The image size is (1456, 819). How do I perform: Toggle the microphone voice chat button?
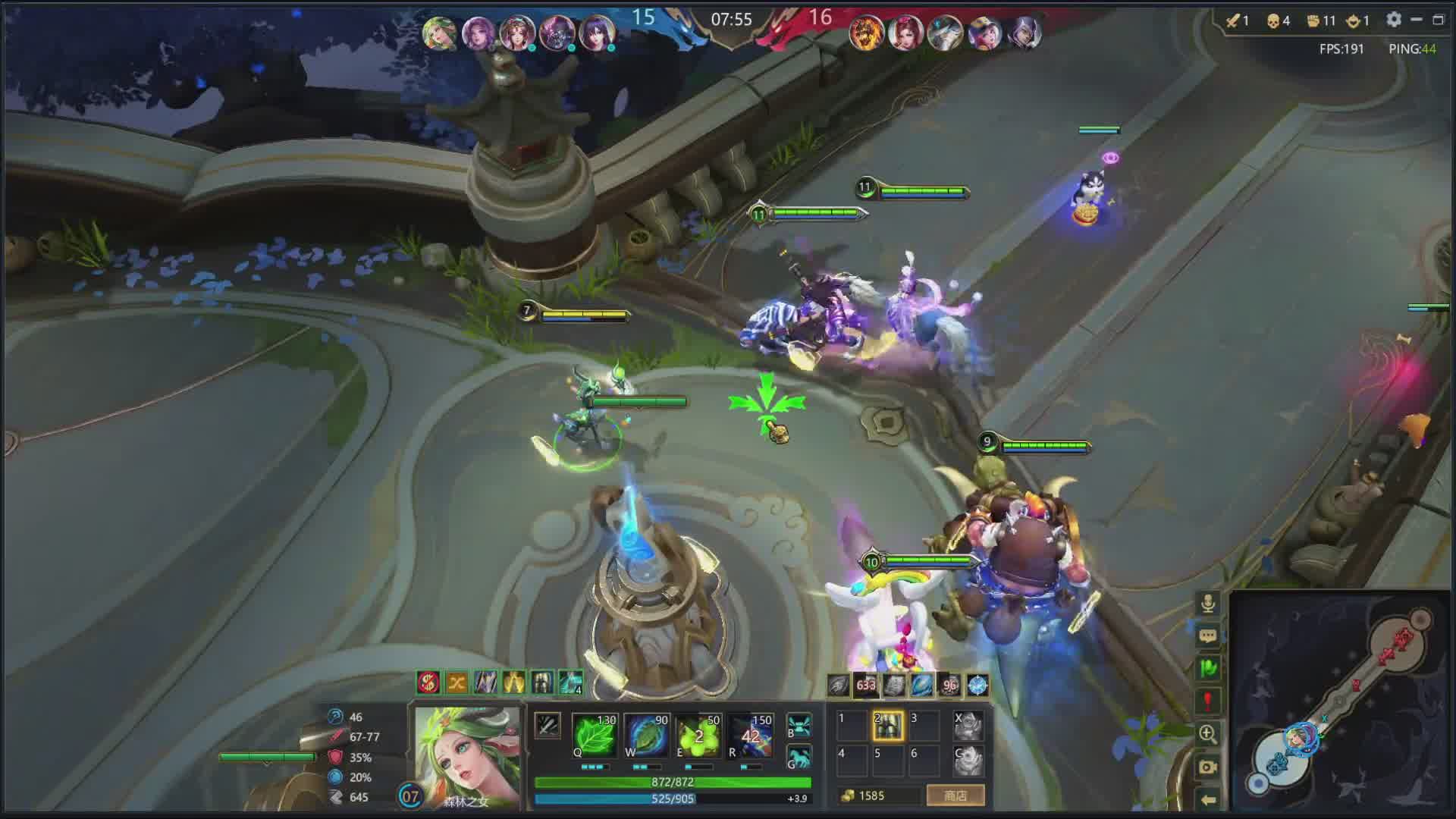1208,604
